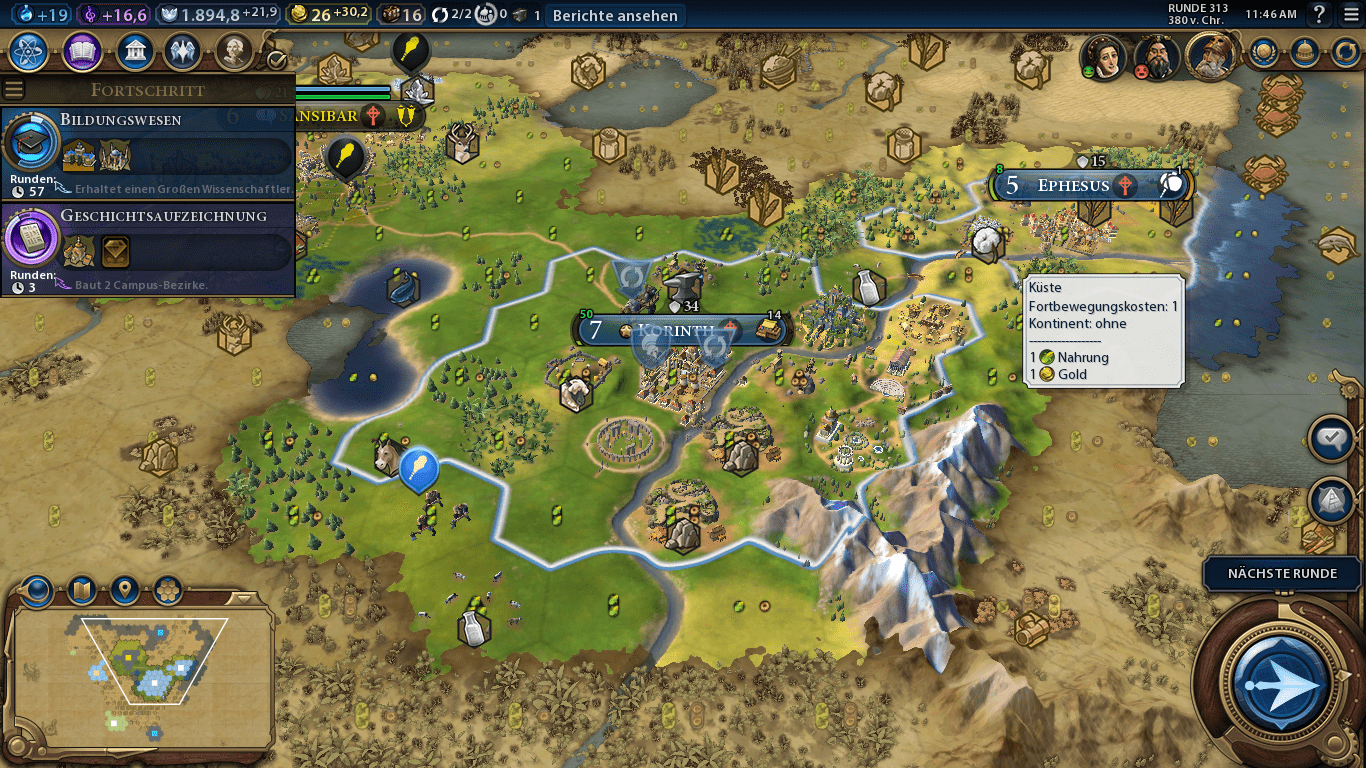This screenshot has height=768, width=1366.
Task: Select the Bildungswesen research entry
Action: [x=150, y=148]
